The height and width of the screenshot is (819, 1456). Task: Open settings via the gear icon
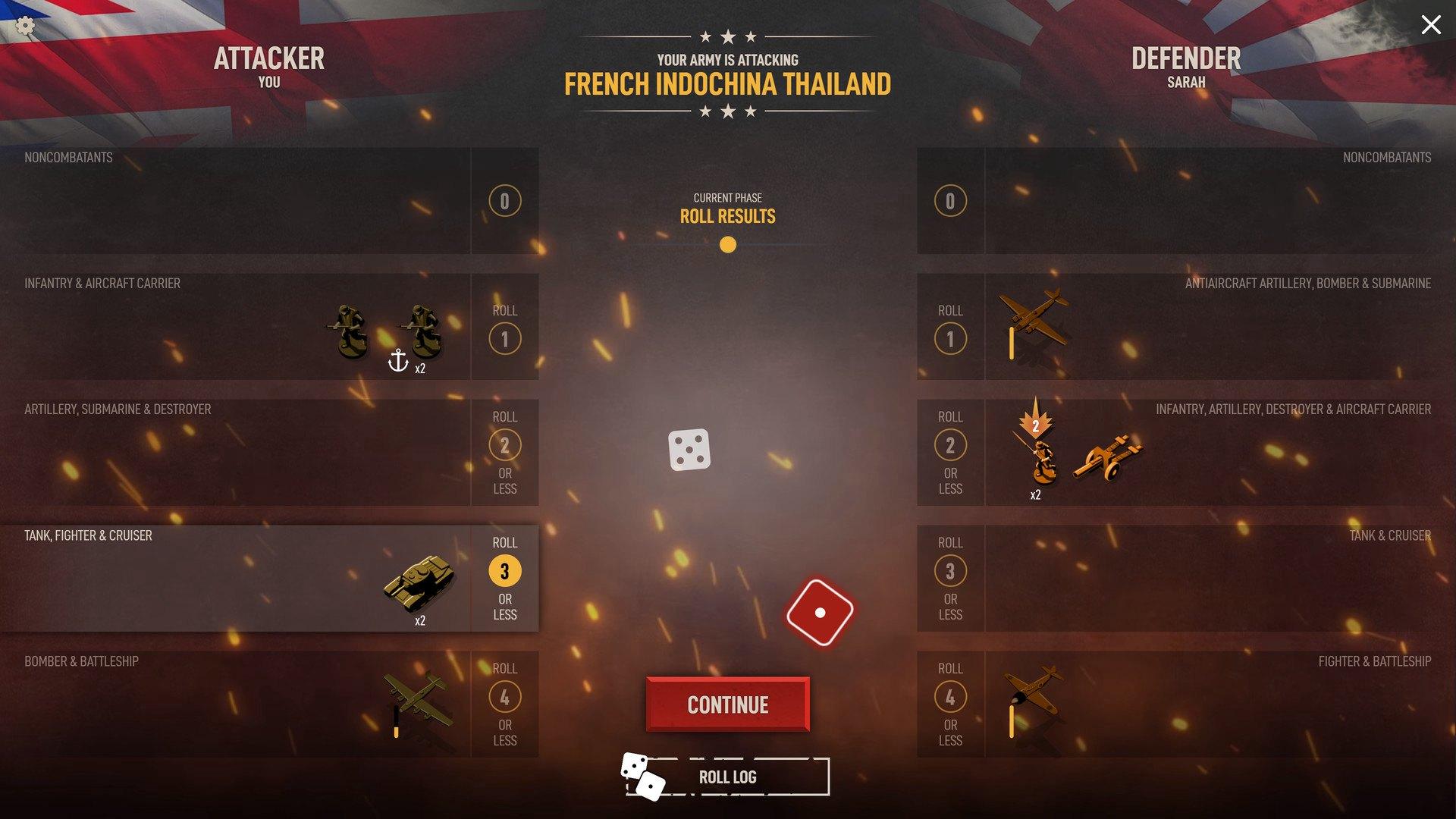coord(25,27)
